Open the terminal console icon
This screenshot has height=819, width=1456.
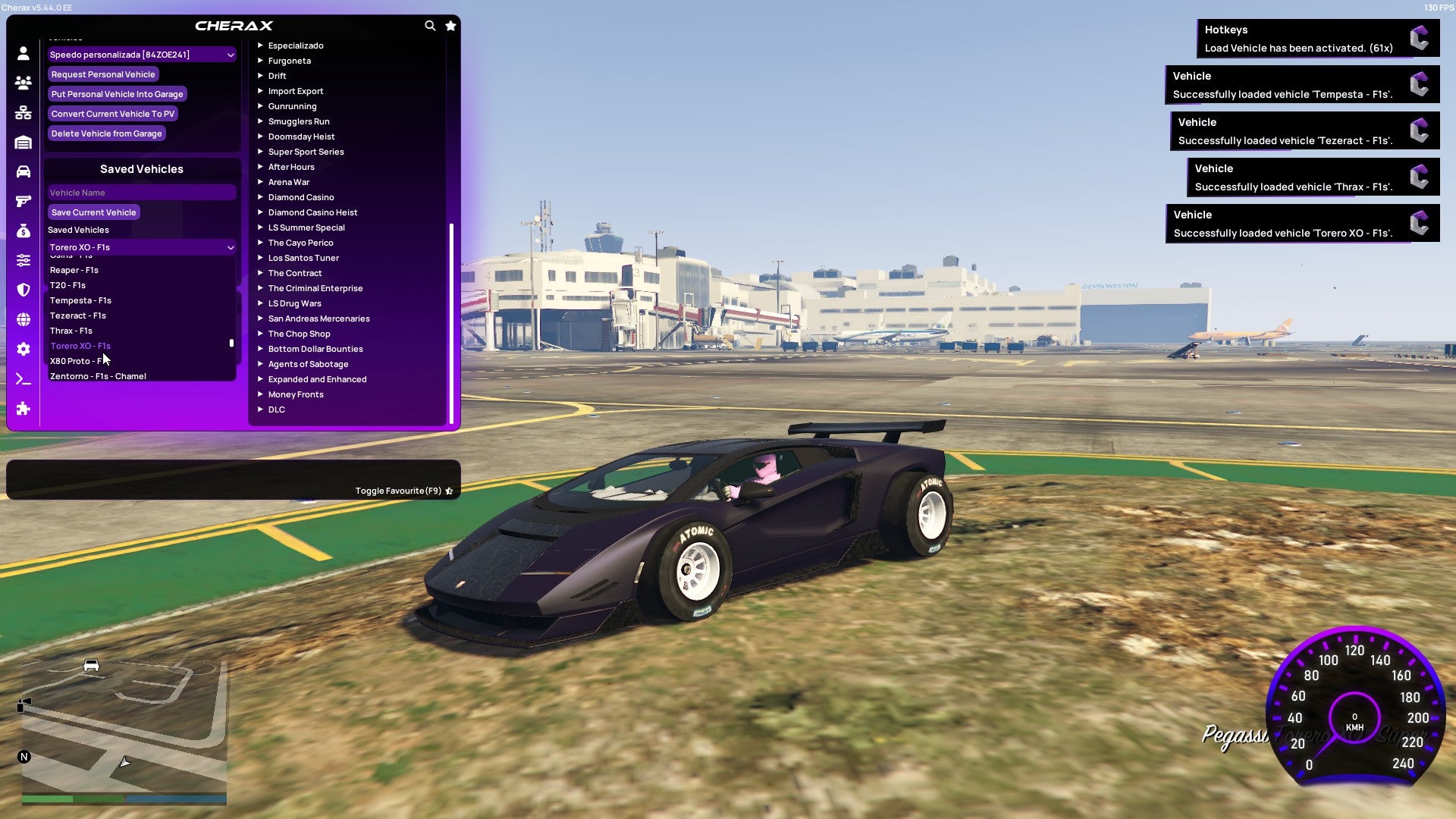[x=23, y=378]
